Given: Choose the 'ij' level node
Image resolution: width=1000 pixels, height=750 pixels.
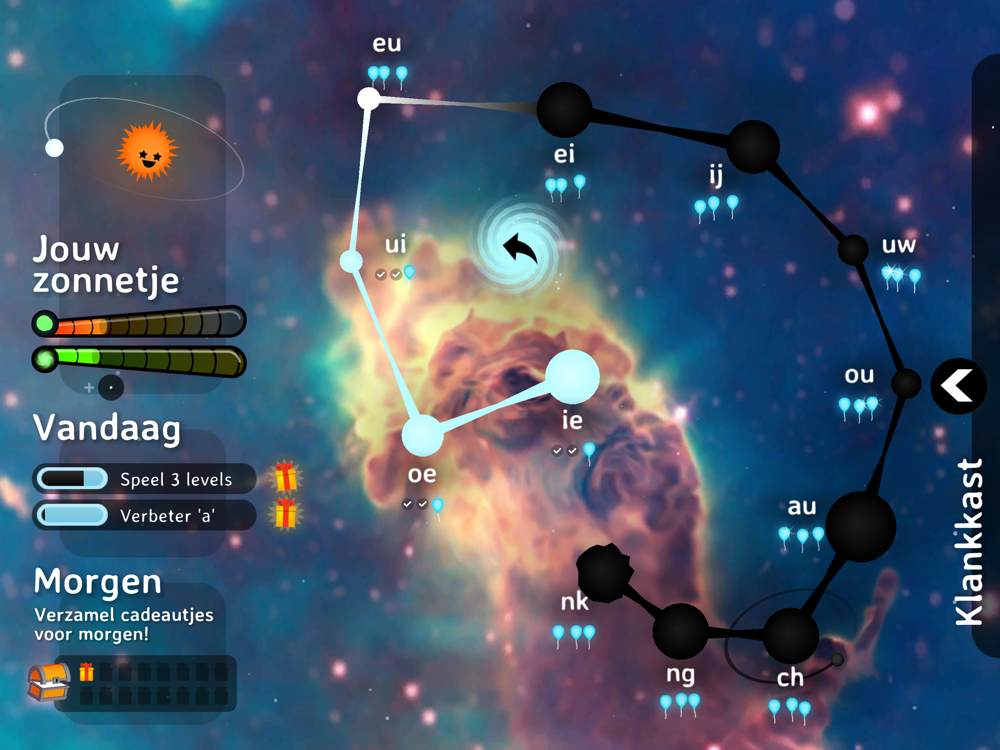Looking at the screenshot, I should coord(752,146).
